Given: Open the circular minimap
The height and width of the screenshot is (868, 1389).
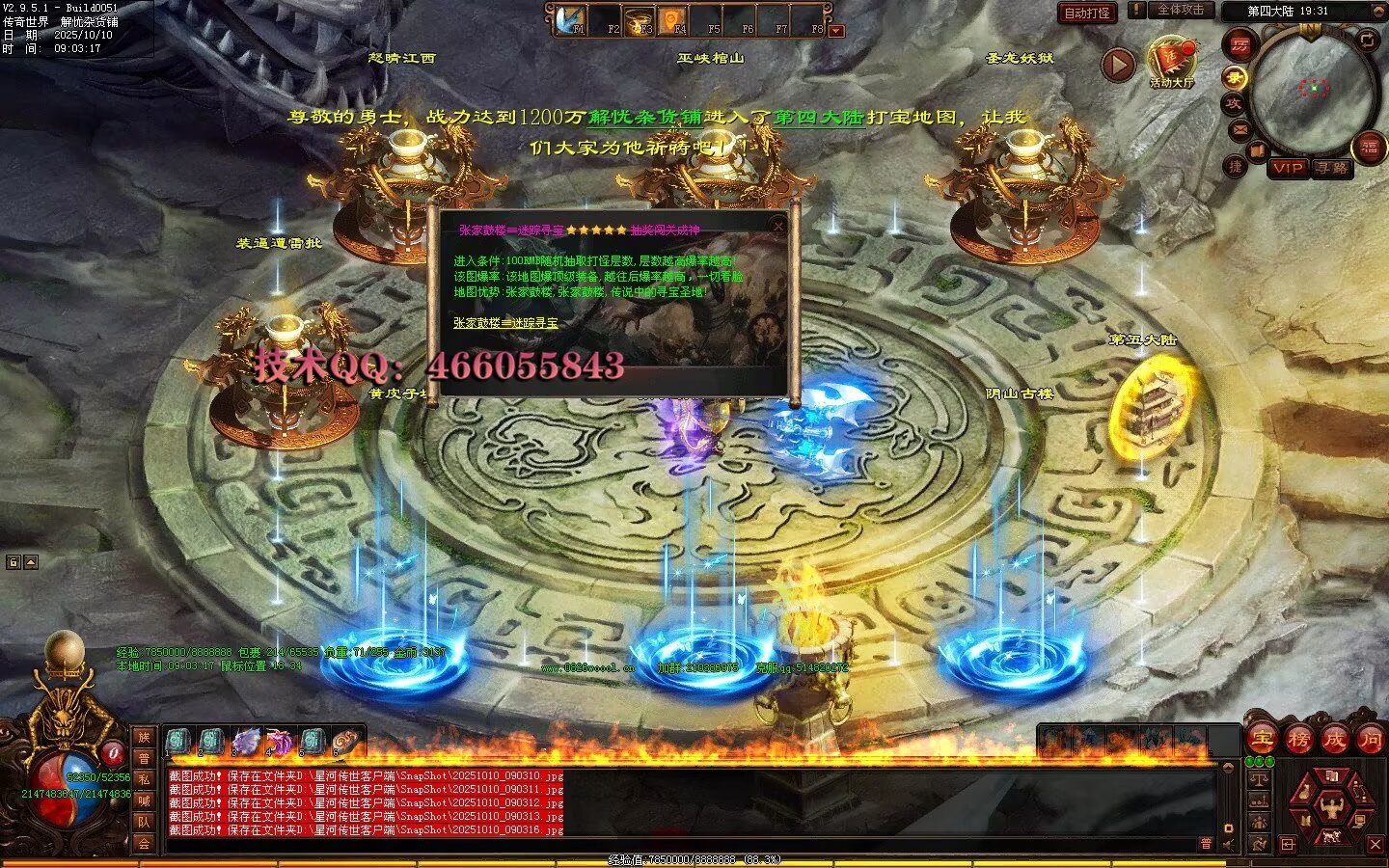Looking at the screenshot, I should point(1313,90).
